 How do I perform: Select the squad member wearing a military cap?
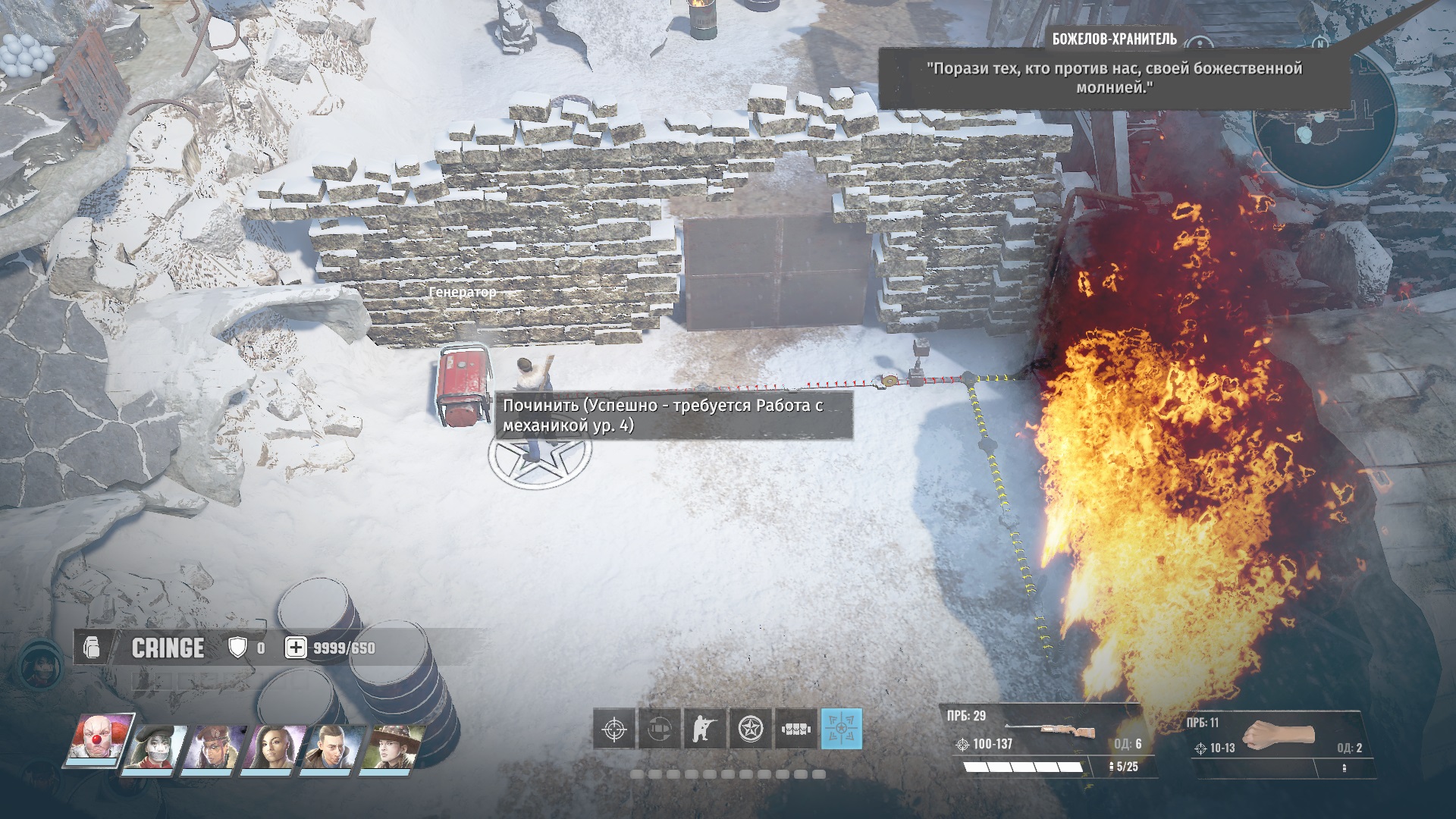click(x=215, y=749)
